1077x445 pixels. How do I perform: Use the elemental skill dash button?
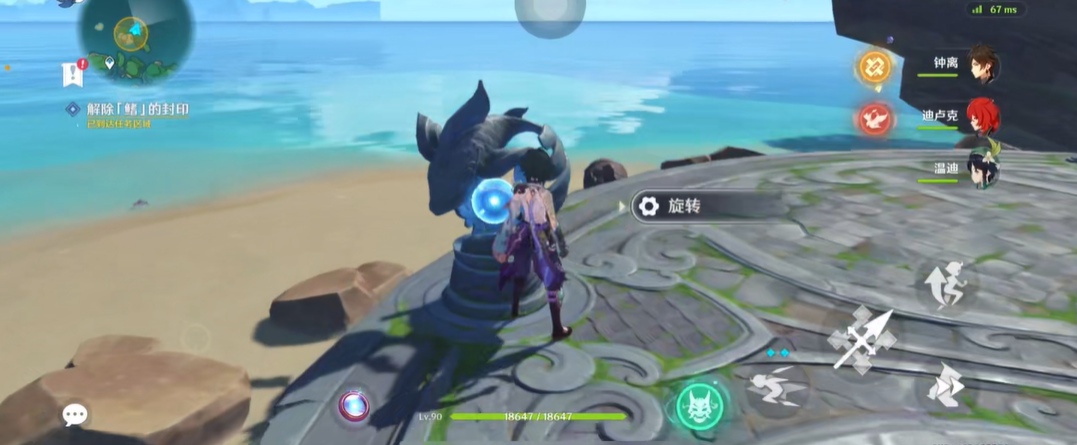coord(777,384)
